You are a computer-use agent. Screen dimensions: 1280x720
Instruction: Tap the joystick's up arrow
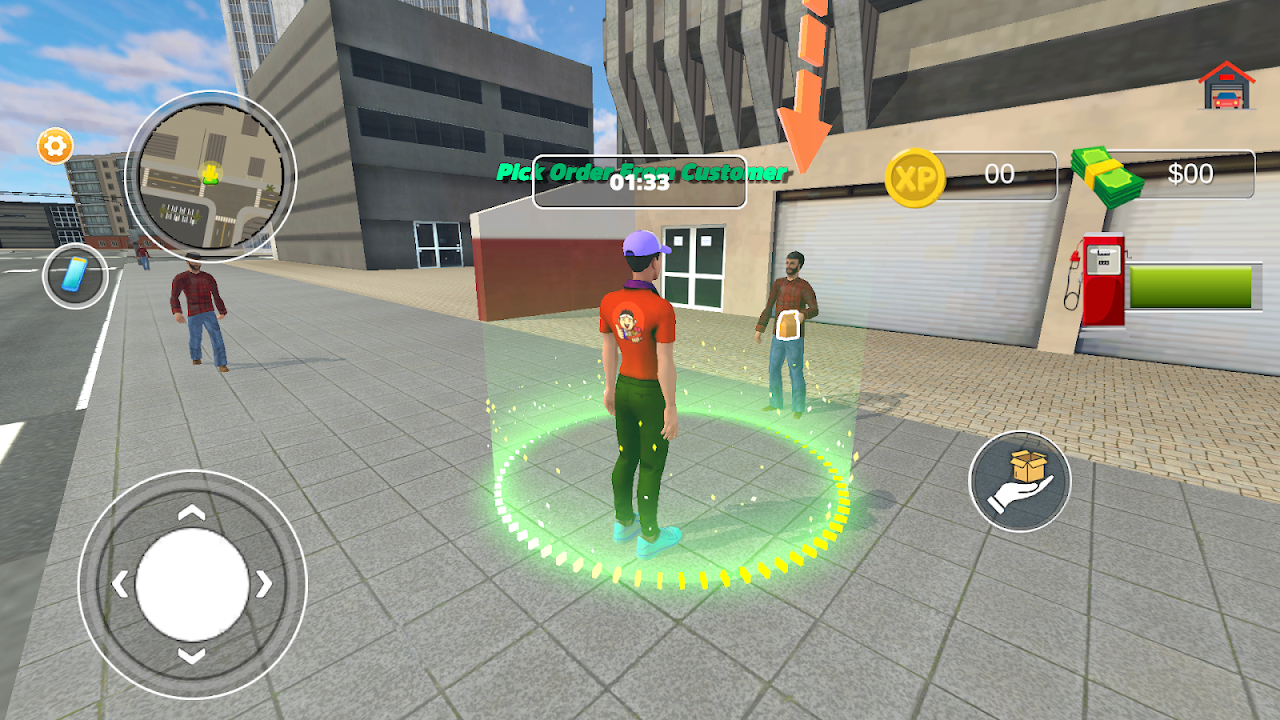coord(191,513)
